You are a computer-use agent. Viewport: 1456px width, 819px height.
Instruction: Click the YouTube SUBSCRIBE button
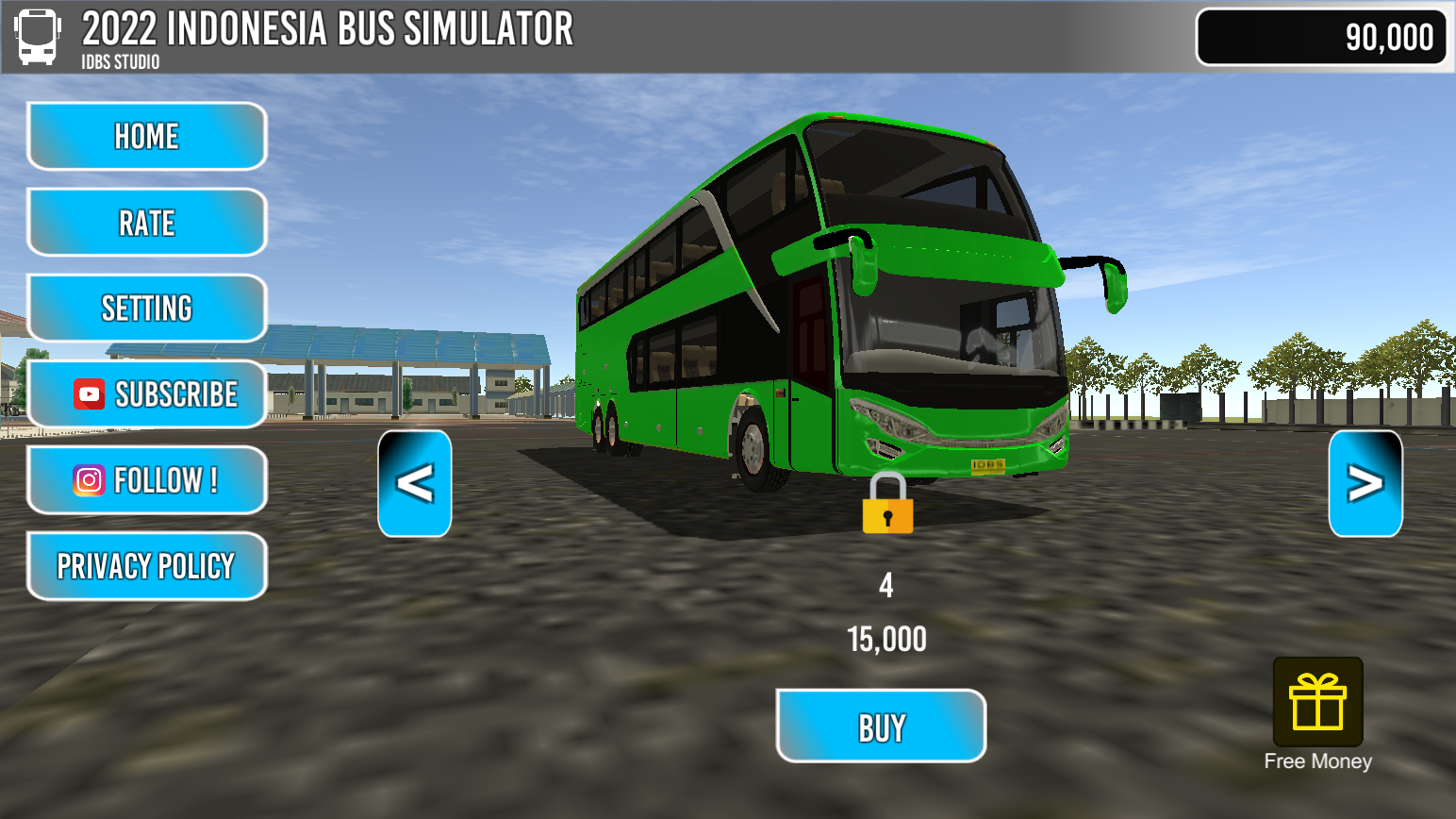coord(147,394)
